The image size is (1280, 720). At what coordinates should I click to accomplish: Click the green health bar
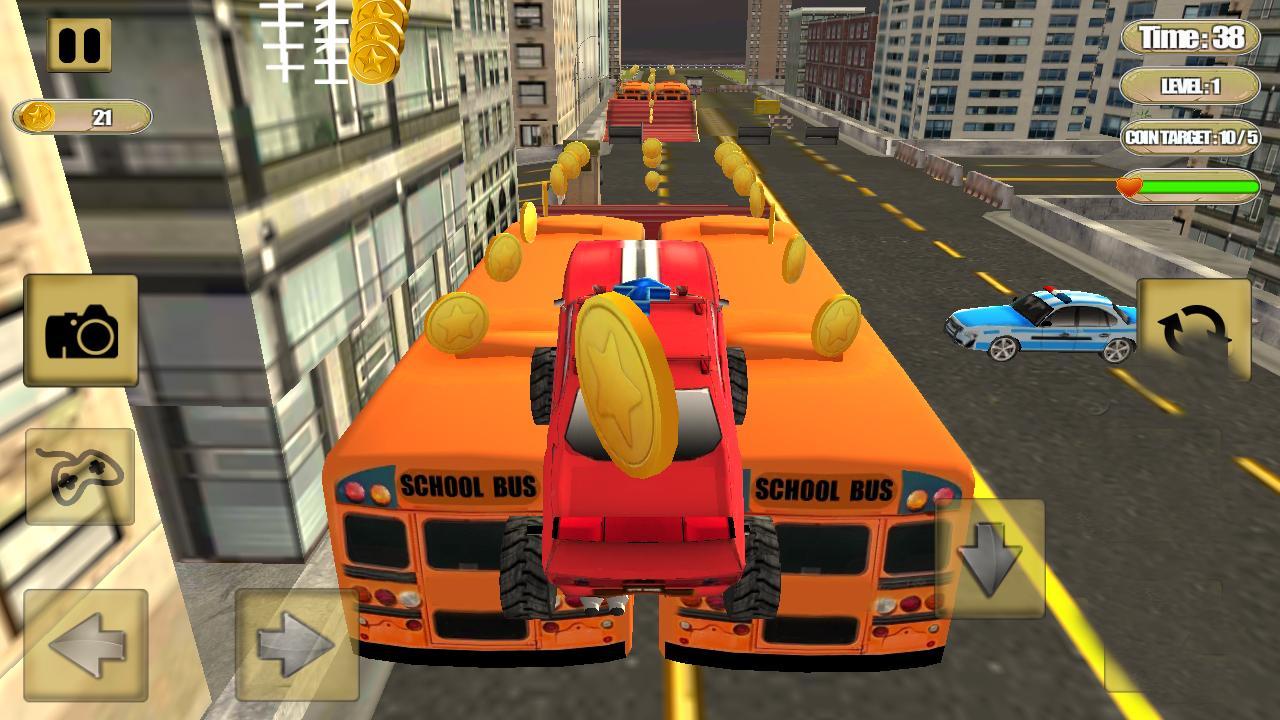[x=1200, y=185]
